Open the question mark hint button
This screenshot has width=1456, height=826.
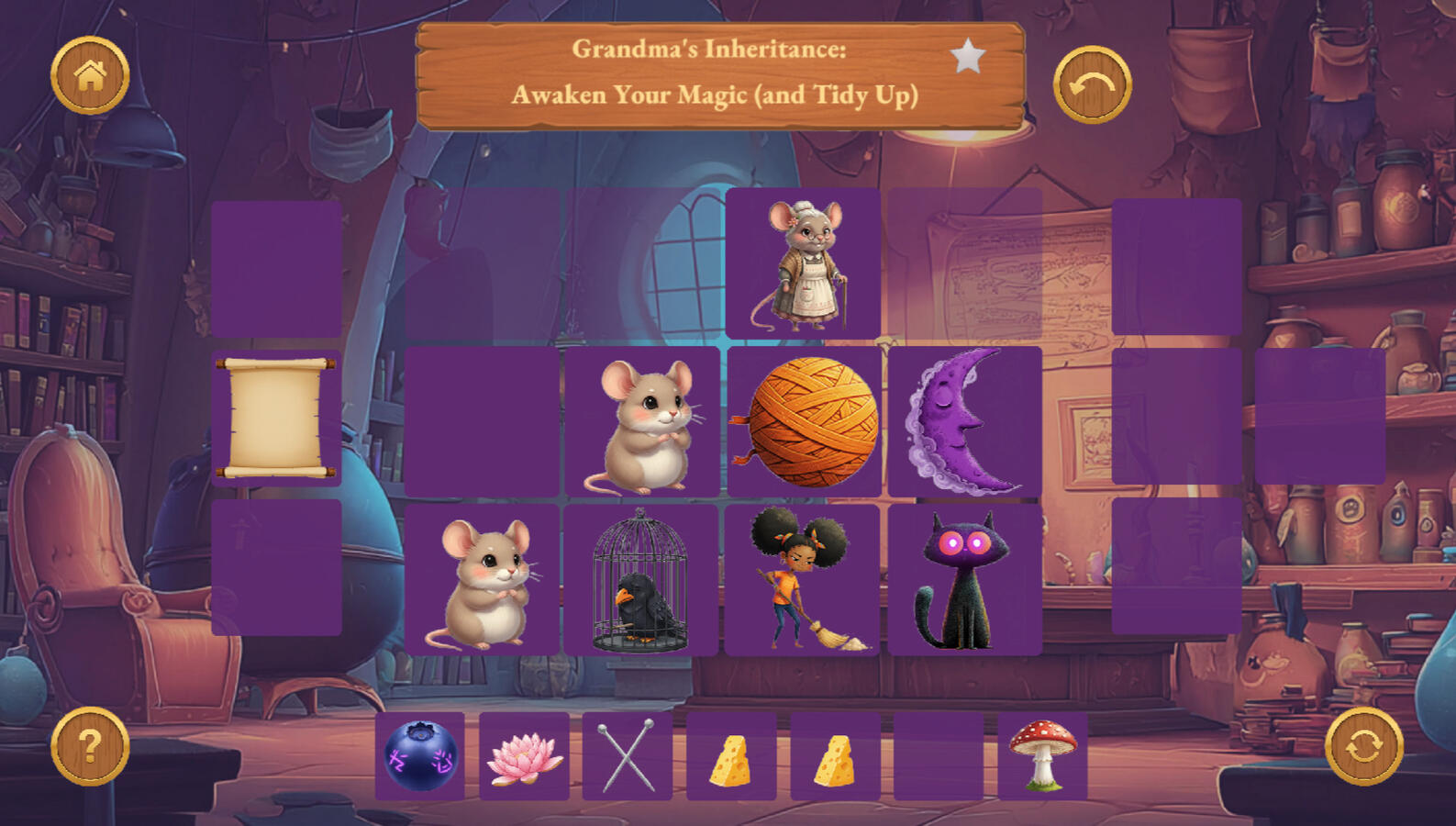tap(90, 745)
